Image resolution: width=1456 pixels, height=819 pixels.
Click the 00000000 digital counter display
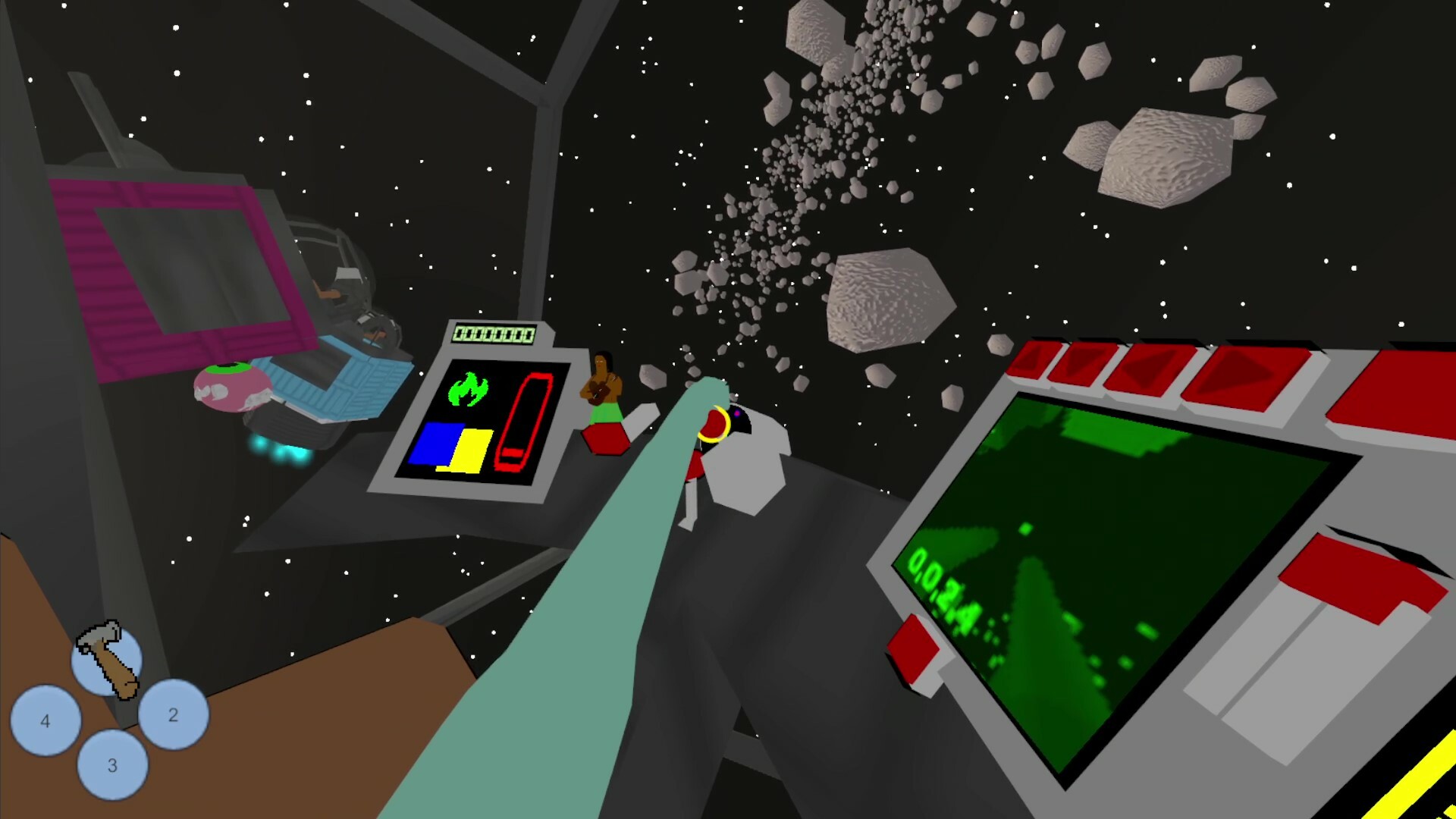pos(493,332)
